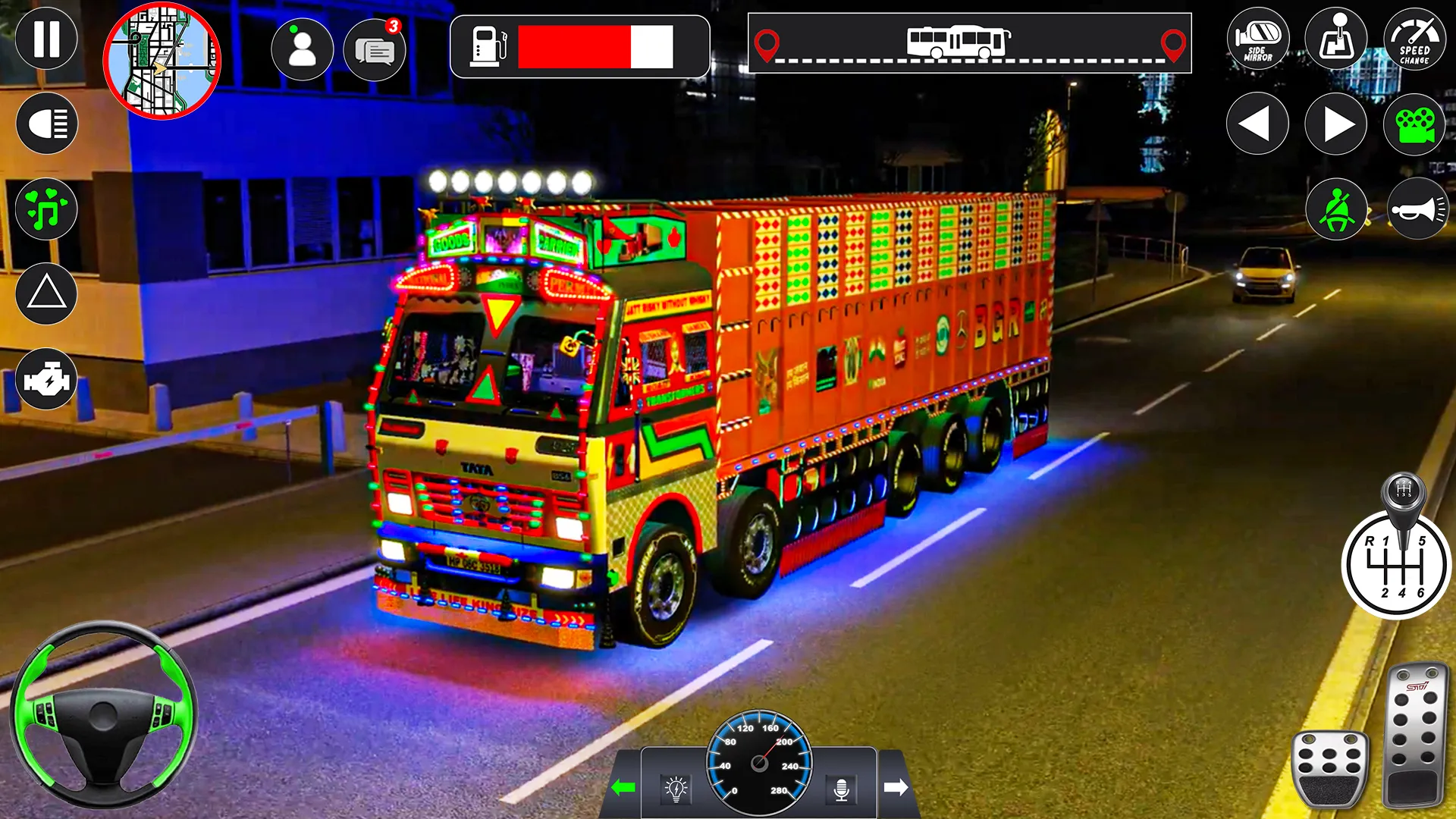1456x819 pixels.
Task: Select the gear shift icon at top right
Action: coord(1335,39)
